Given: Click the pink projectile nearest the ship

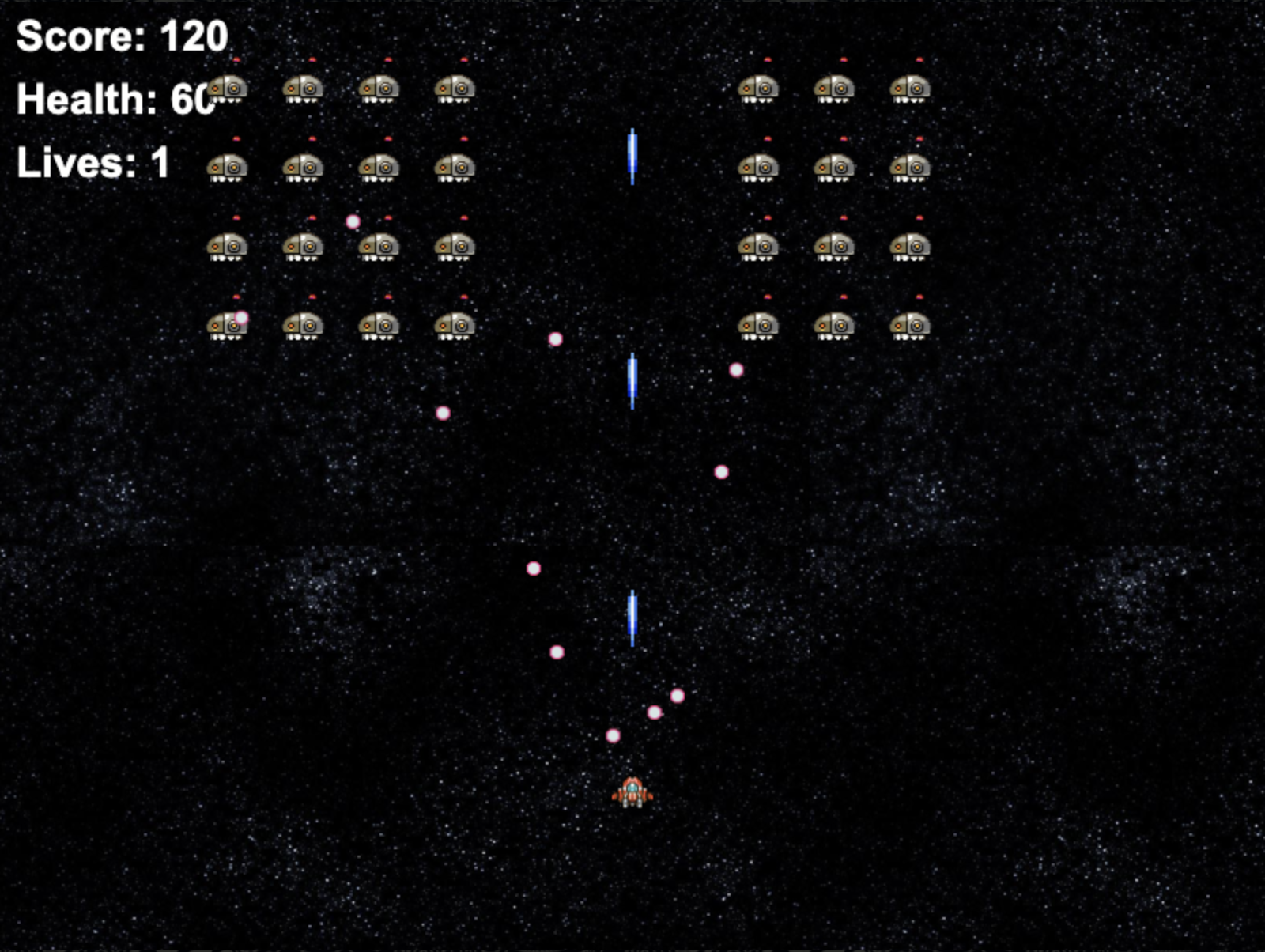Looking at the screenshot, I should tap(611, 736).
